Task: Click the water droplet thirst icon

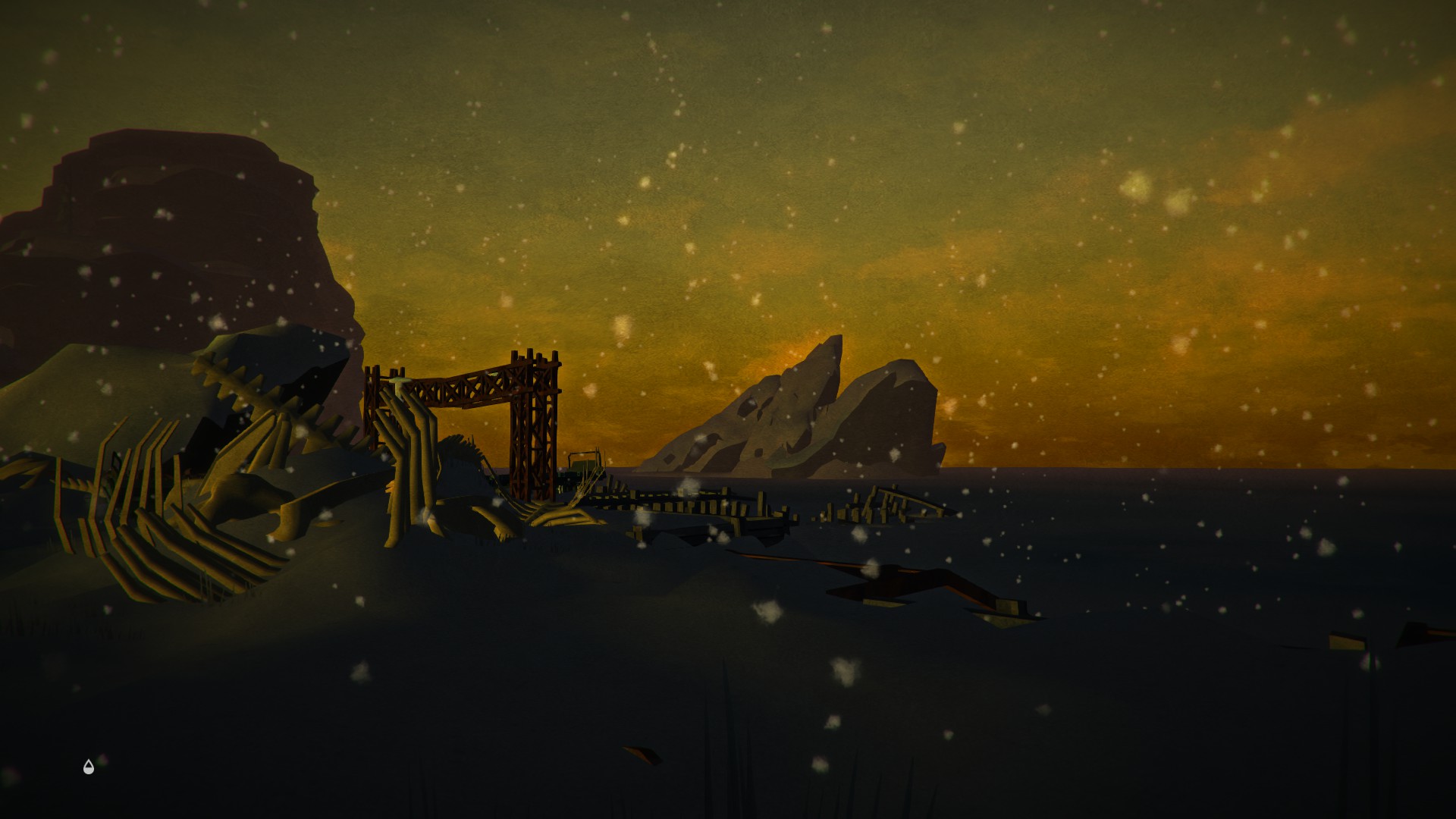Action: [89, 767]
